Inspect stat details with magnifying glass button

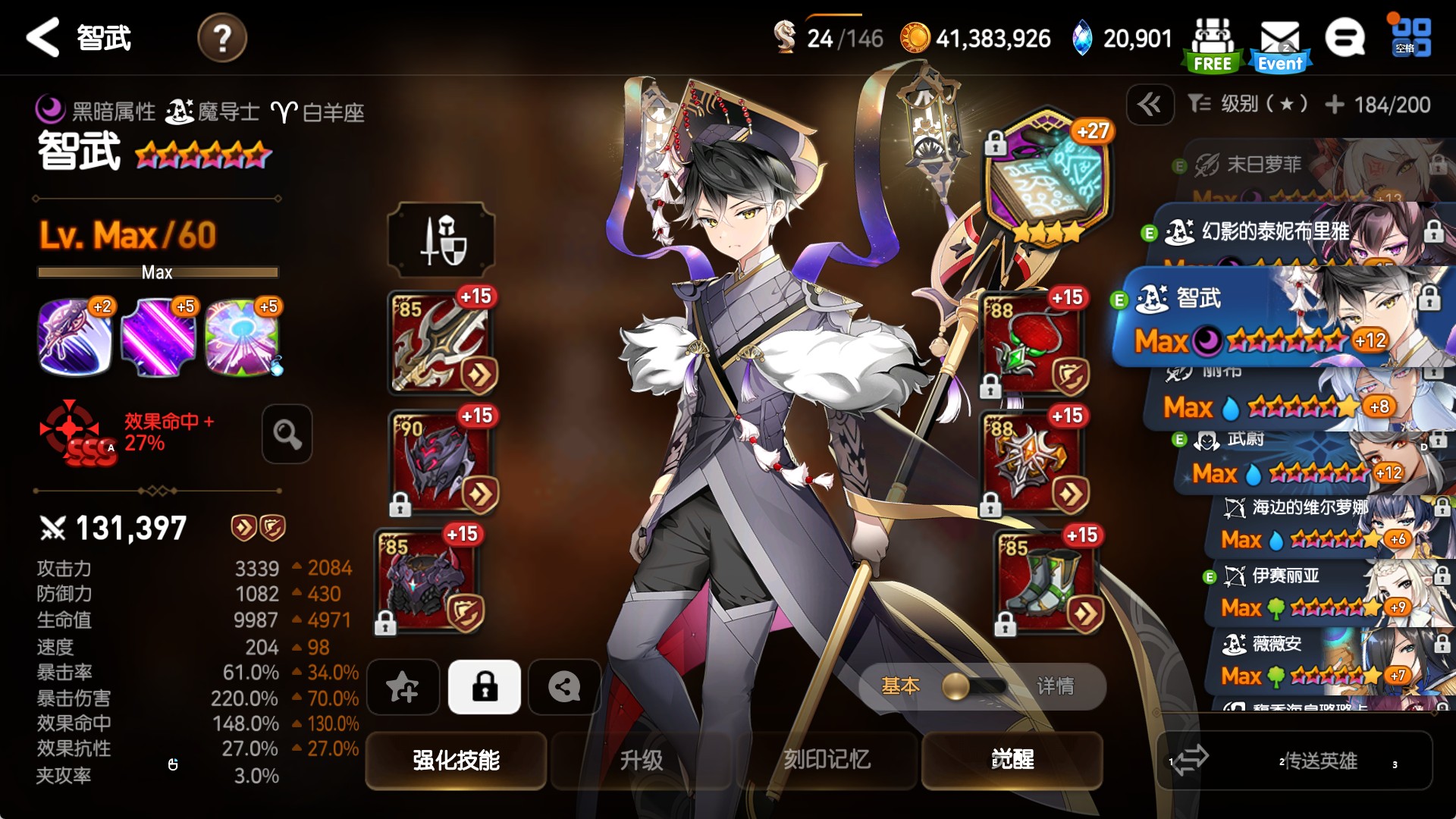click(x=287, y=434)
